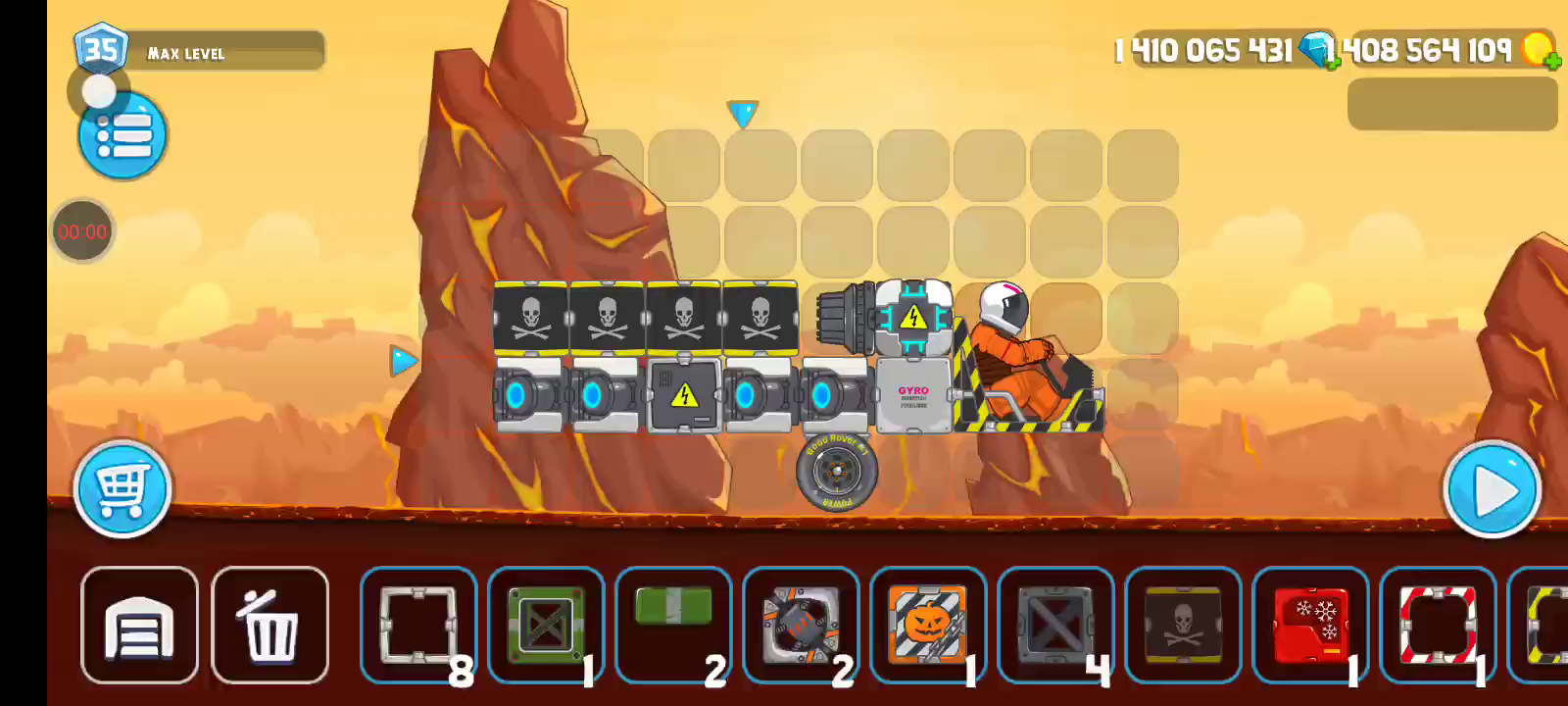Start the level with the play button
This screenshot has height=706, width=1568.
(1492, 489)
